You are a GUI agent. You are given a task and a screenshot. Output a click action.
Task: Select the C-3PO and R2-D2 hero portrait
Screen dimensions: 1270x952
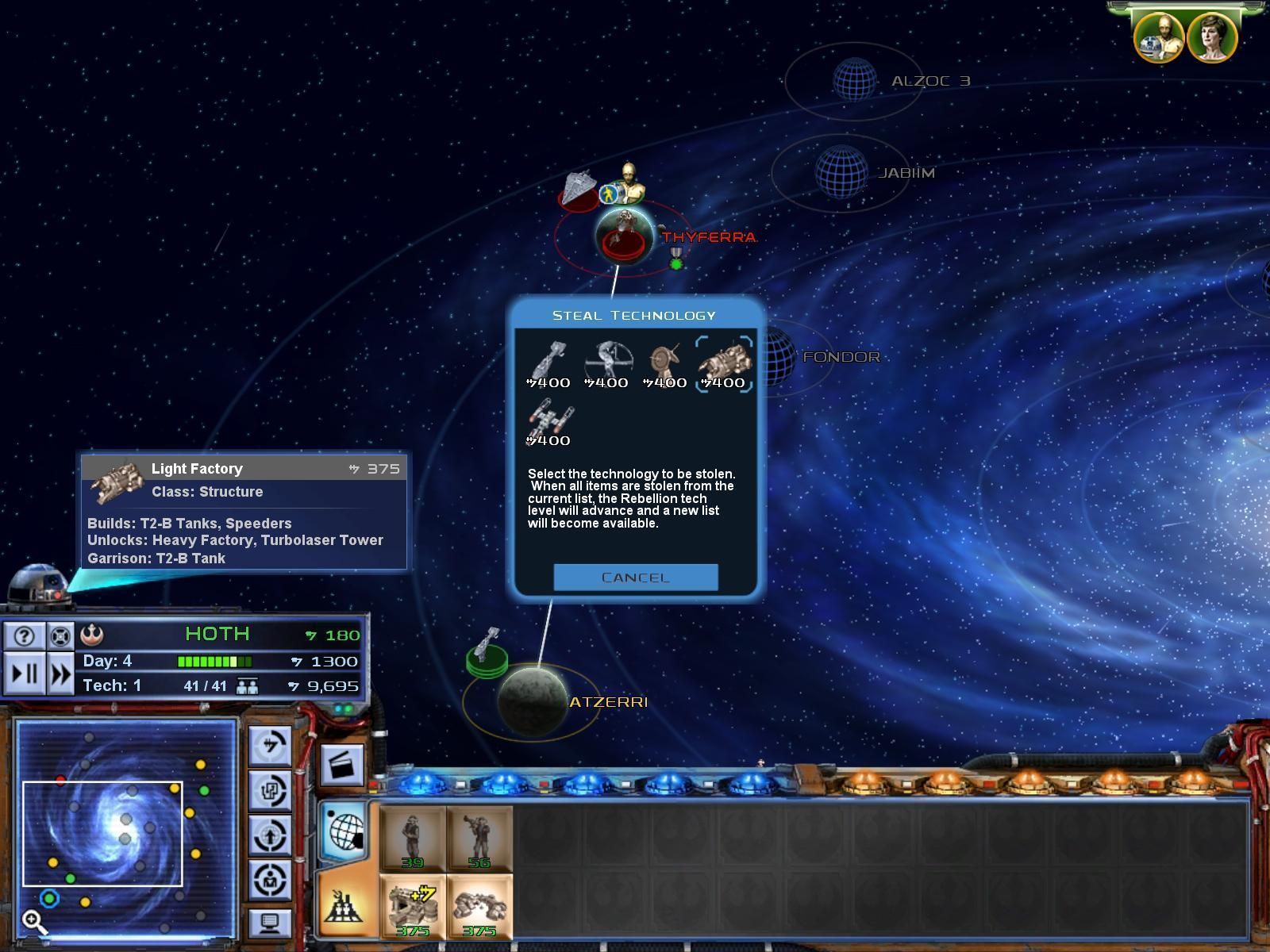coord(1158,37)
